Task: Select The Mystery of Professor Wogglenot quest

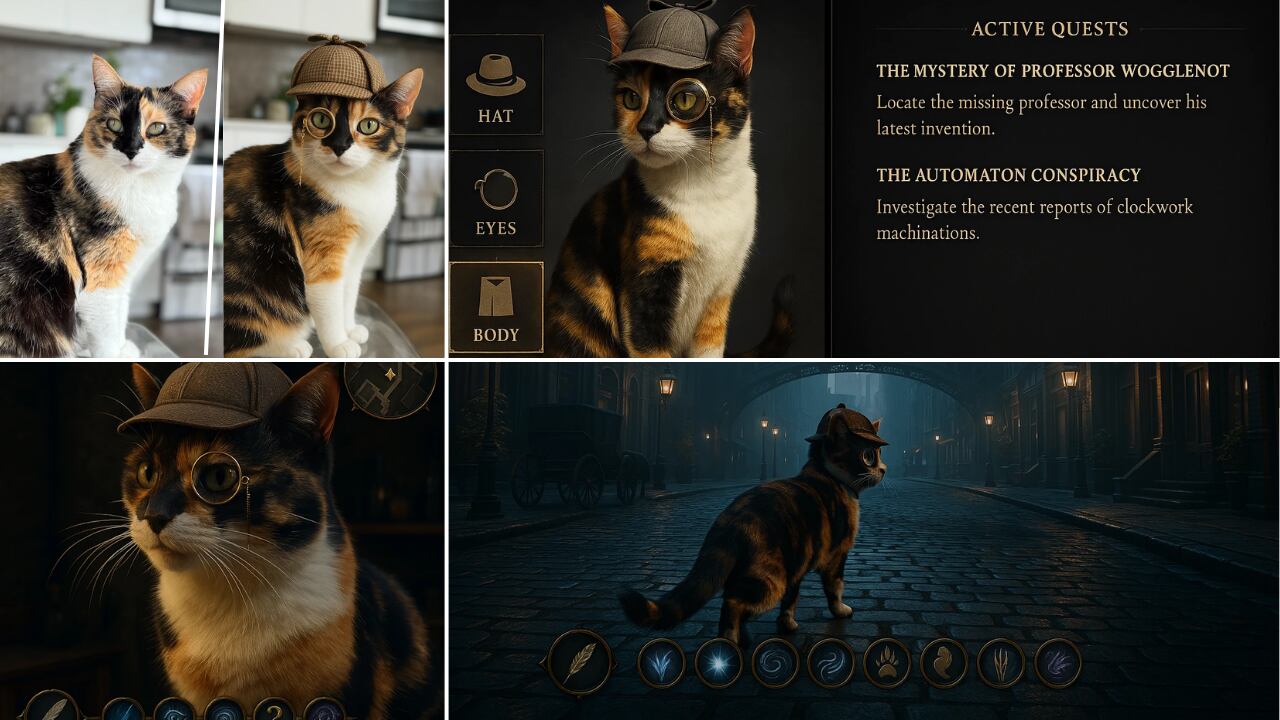Action: coord(1052,71)
